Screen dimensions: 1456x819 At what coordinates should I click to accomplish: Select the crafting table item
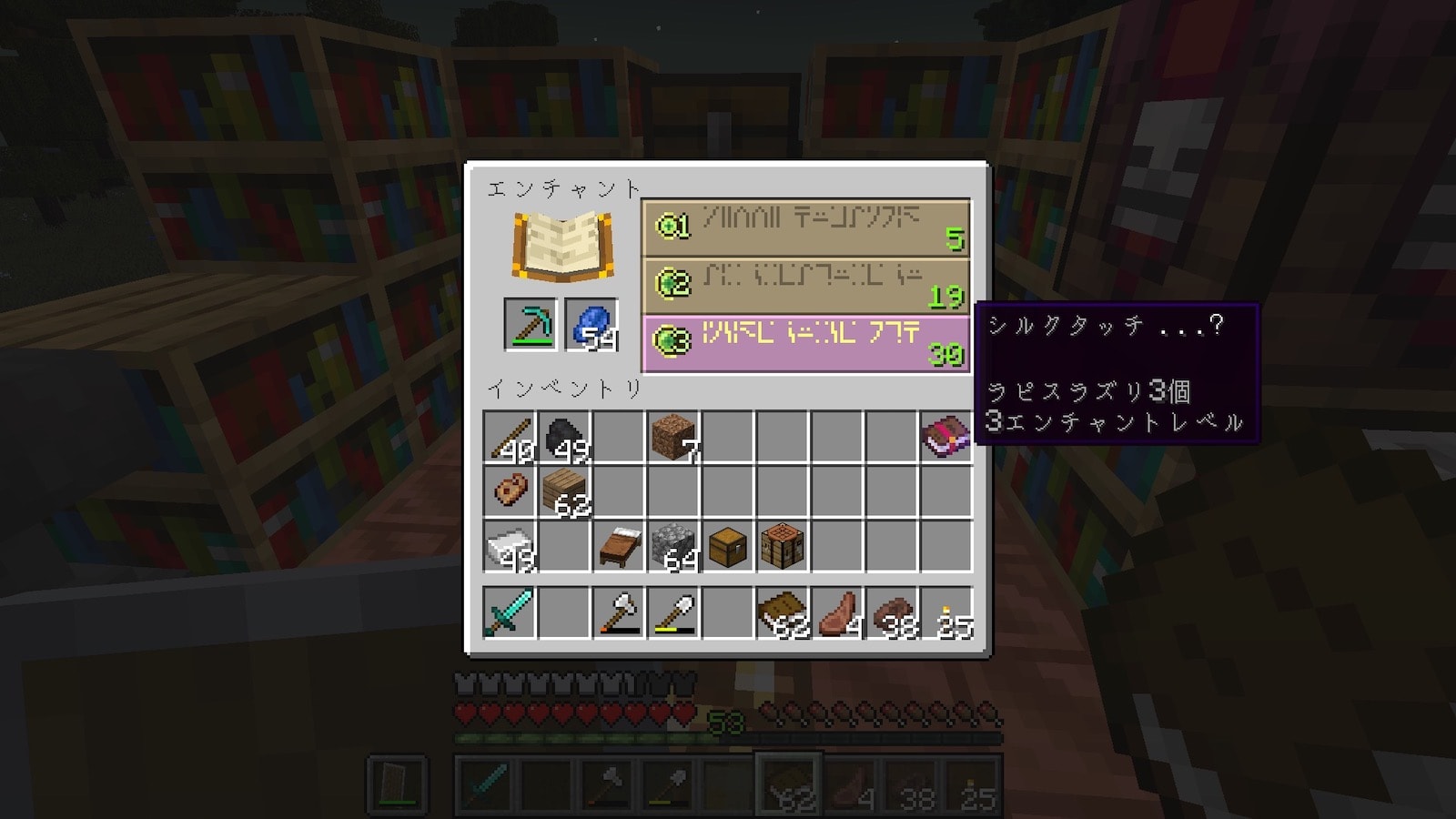[x=783, y=546]
